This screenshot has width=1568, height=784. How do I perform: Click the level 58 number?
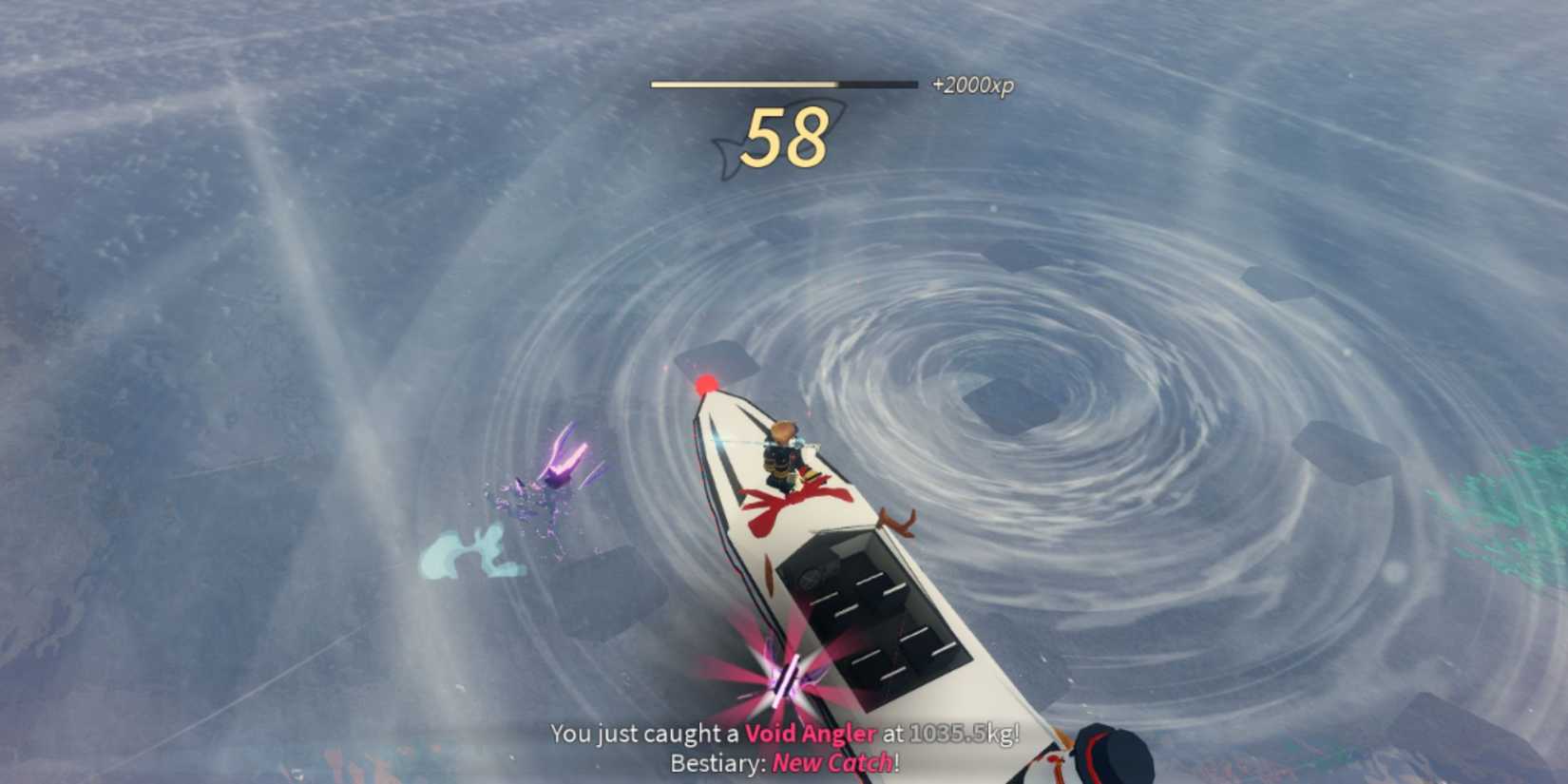pyautogui.click(x=784, y=141)
